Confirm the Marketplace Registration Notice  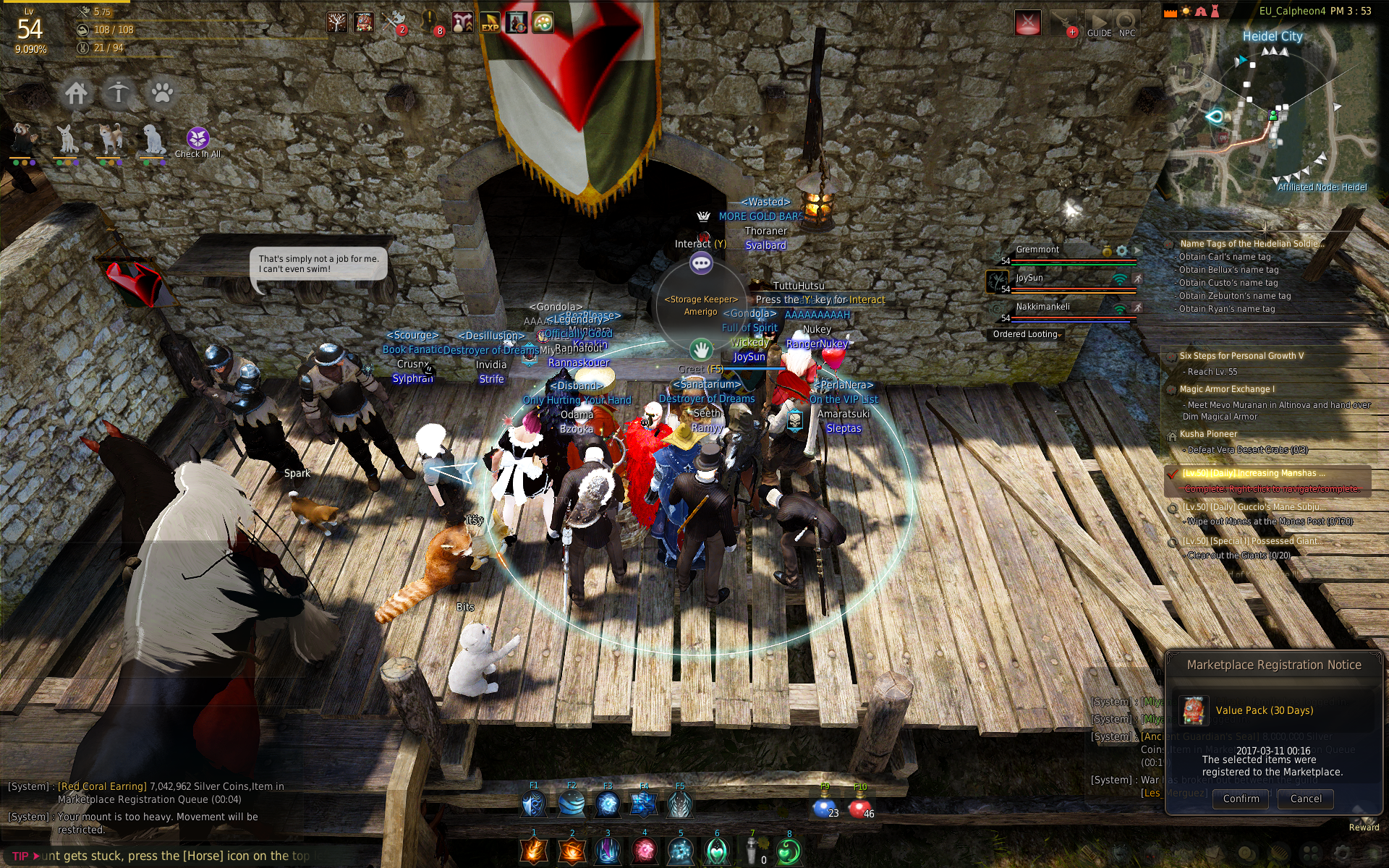[x=1241, y=799]
